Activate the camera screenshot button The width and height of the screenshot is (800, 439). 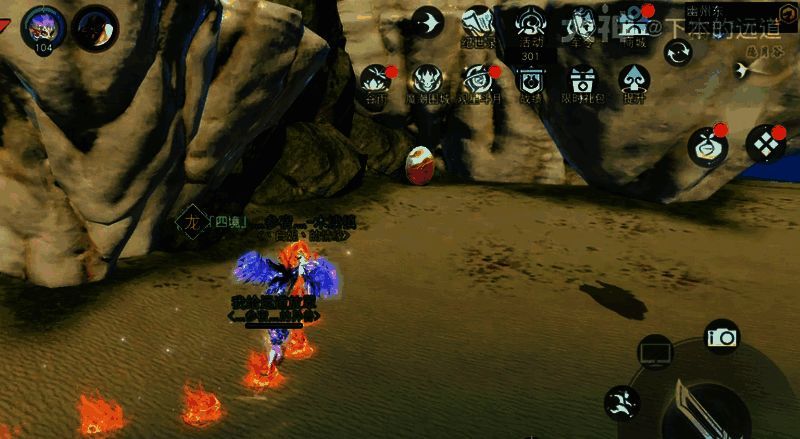[721, 337]
